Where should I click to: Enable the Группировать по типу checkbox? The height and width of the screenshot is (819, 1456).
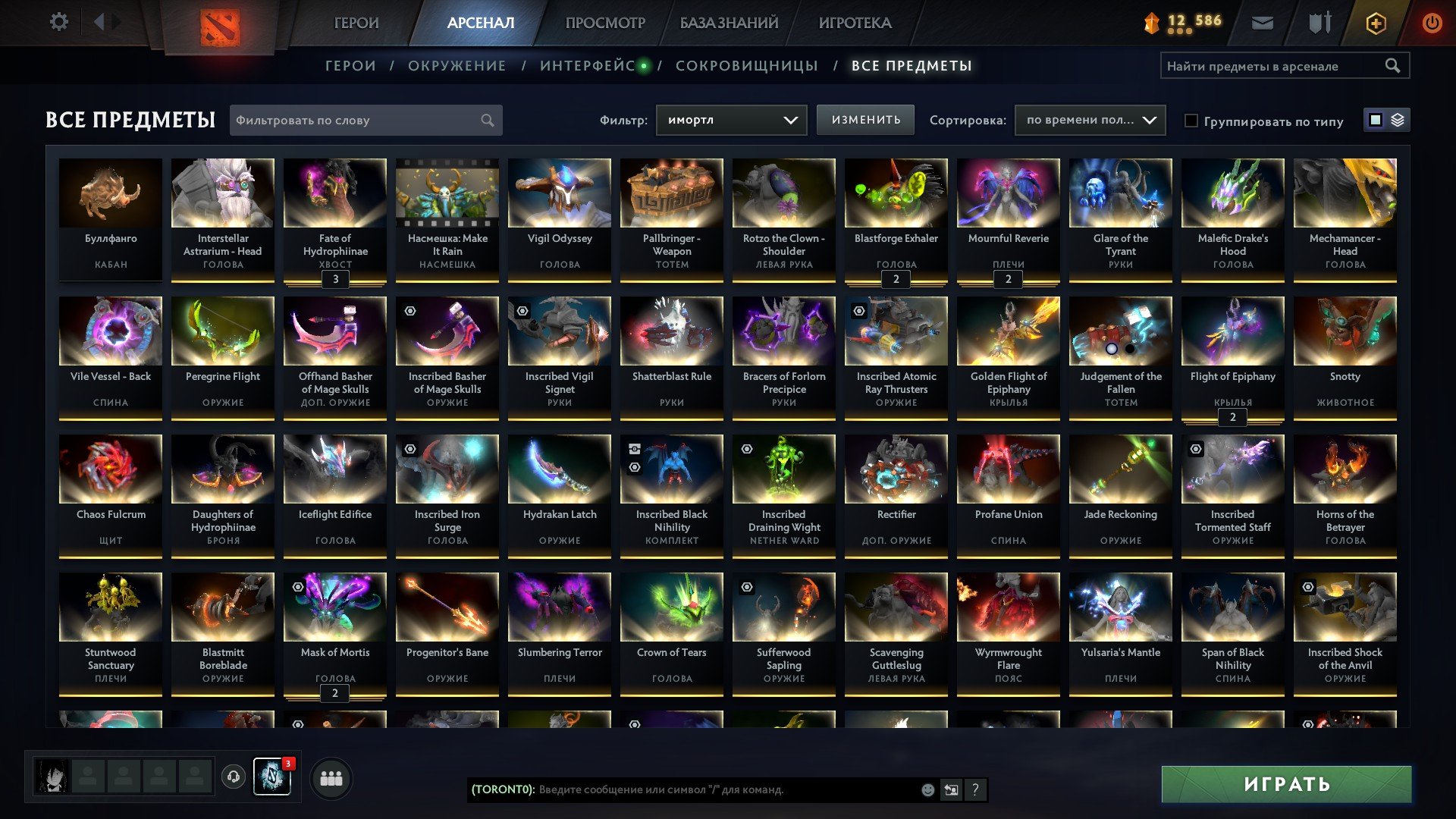point(1192,121)
